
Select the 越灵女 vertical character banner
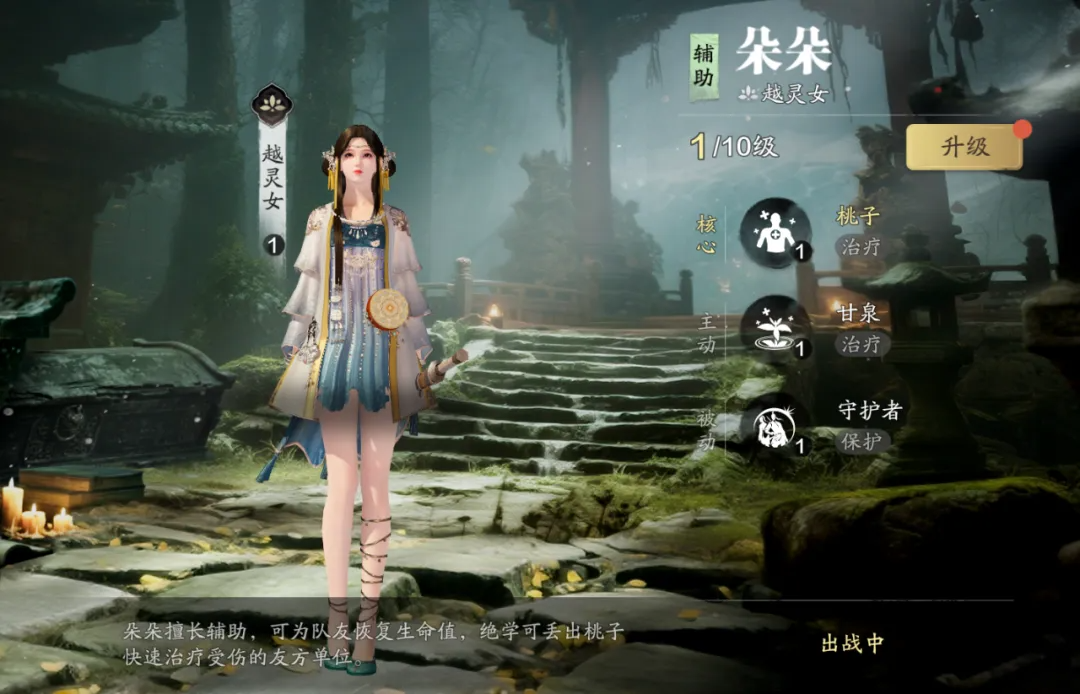(x=273, y=175)
